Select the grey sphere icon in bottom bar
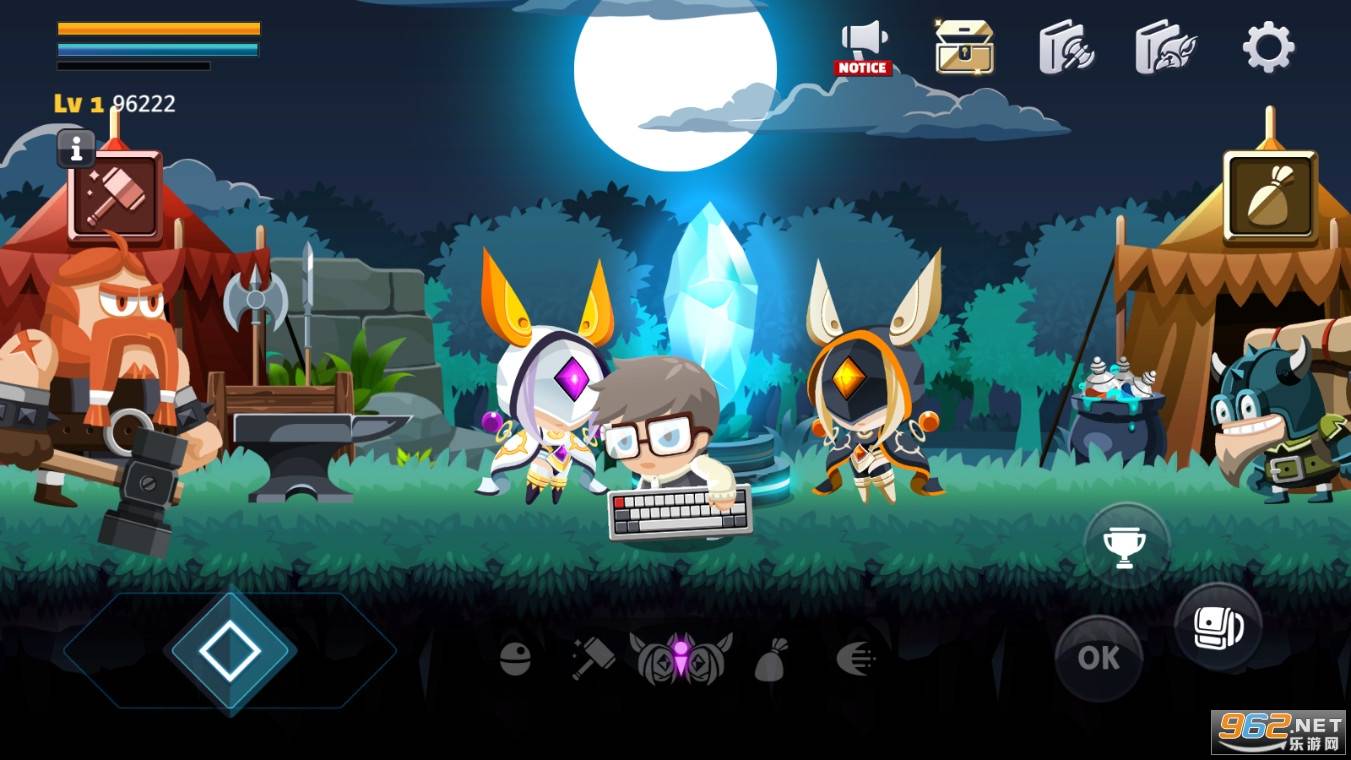 515,658
